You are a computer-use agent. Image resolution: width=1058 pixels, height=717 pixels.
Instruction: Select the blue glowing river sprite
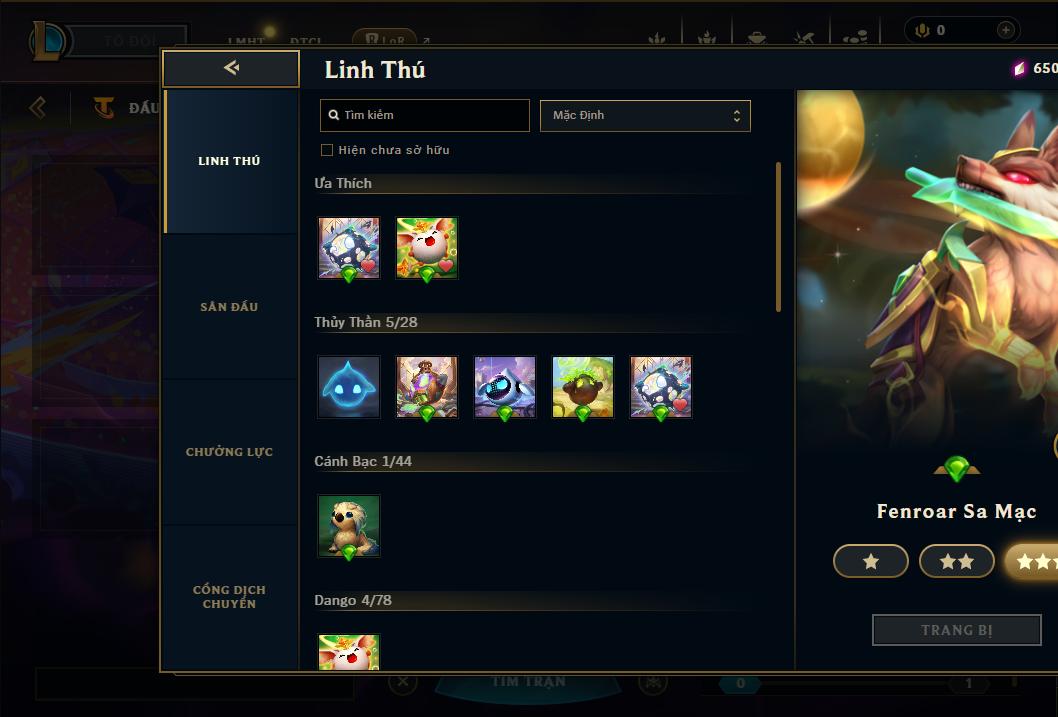(x=349, y=387)
